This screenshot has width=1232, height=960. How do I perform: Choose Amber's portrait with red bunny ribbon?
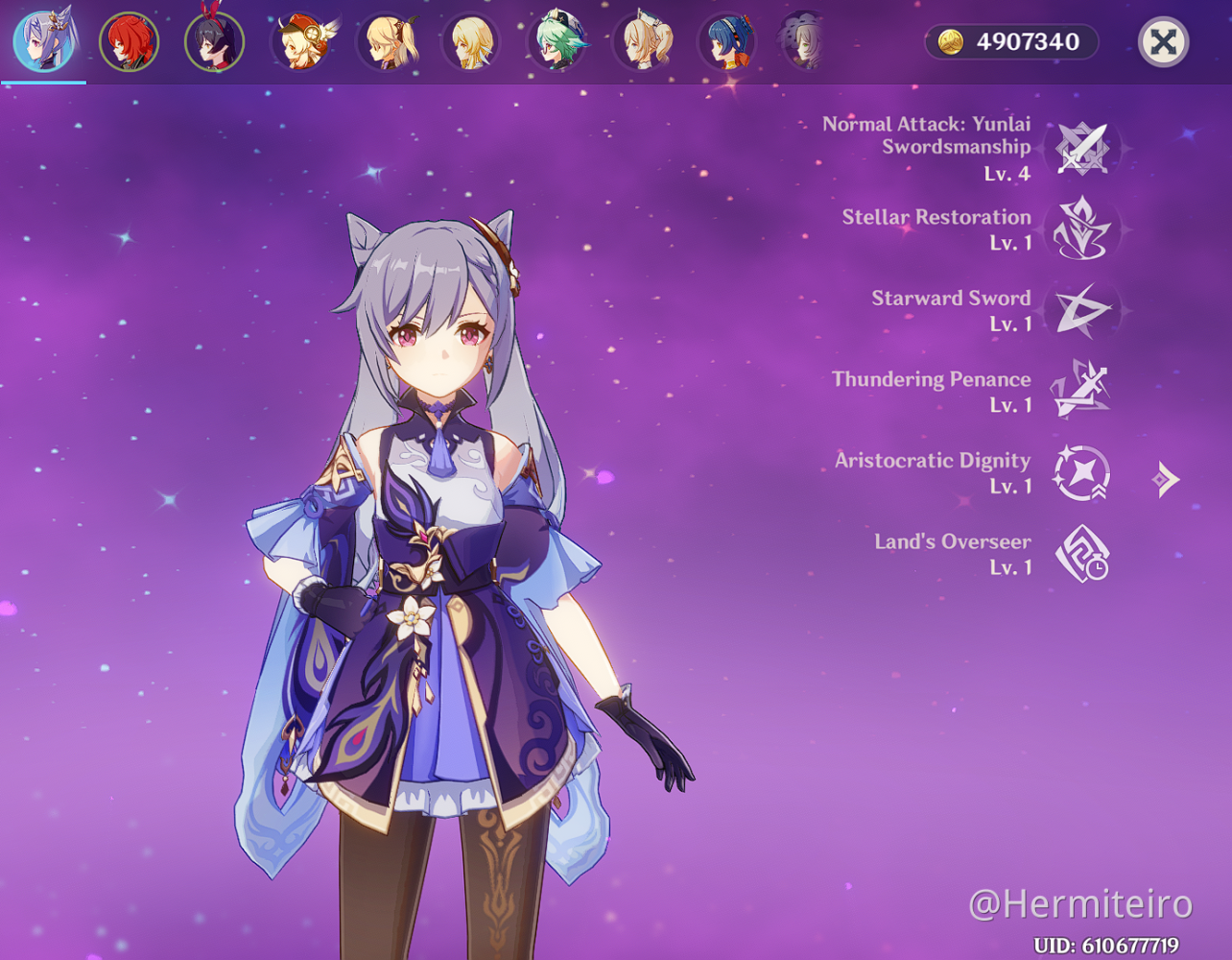(x=214, y=42)
